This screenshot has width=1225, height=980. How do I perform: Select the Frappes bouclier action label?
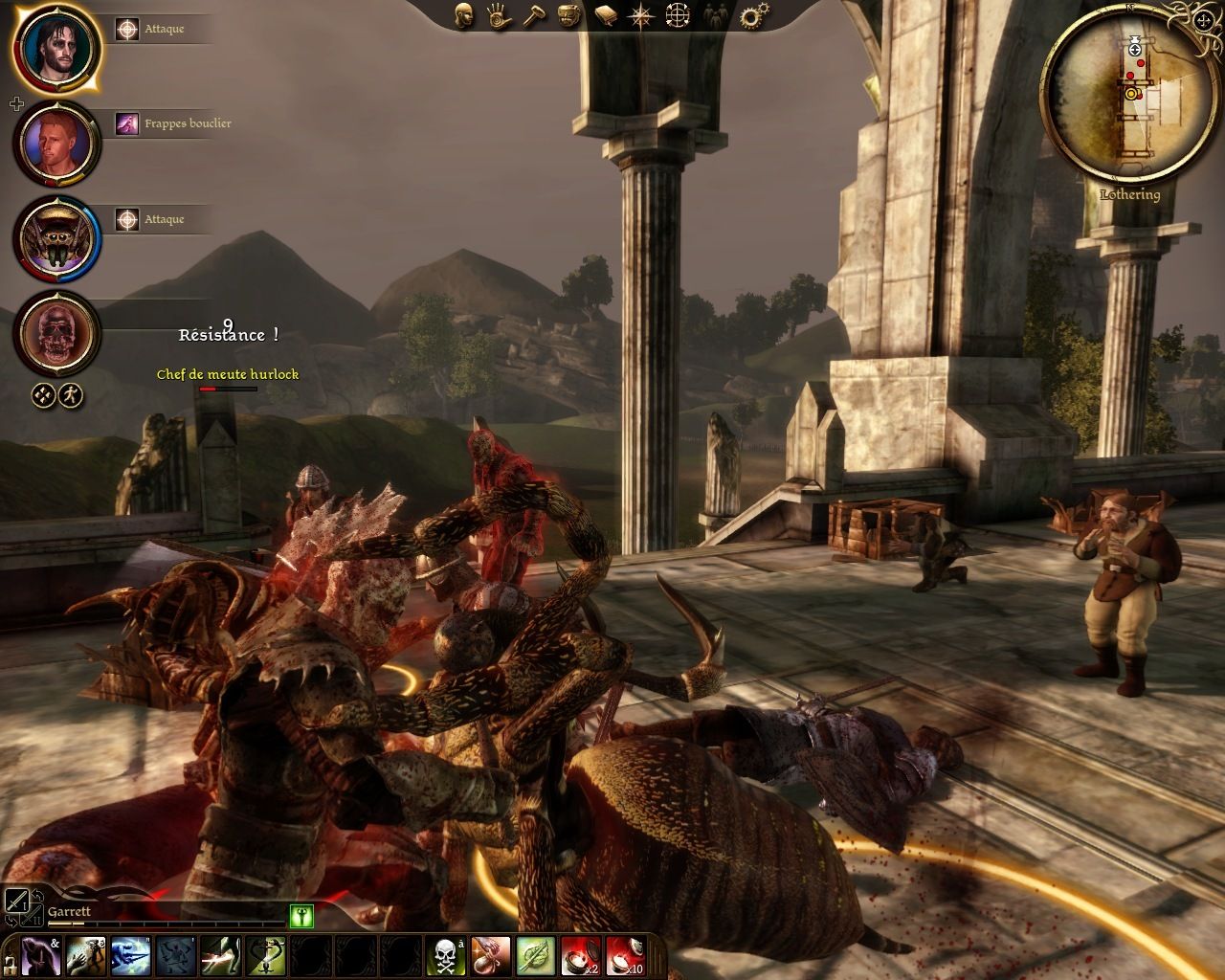point(189,122)
